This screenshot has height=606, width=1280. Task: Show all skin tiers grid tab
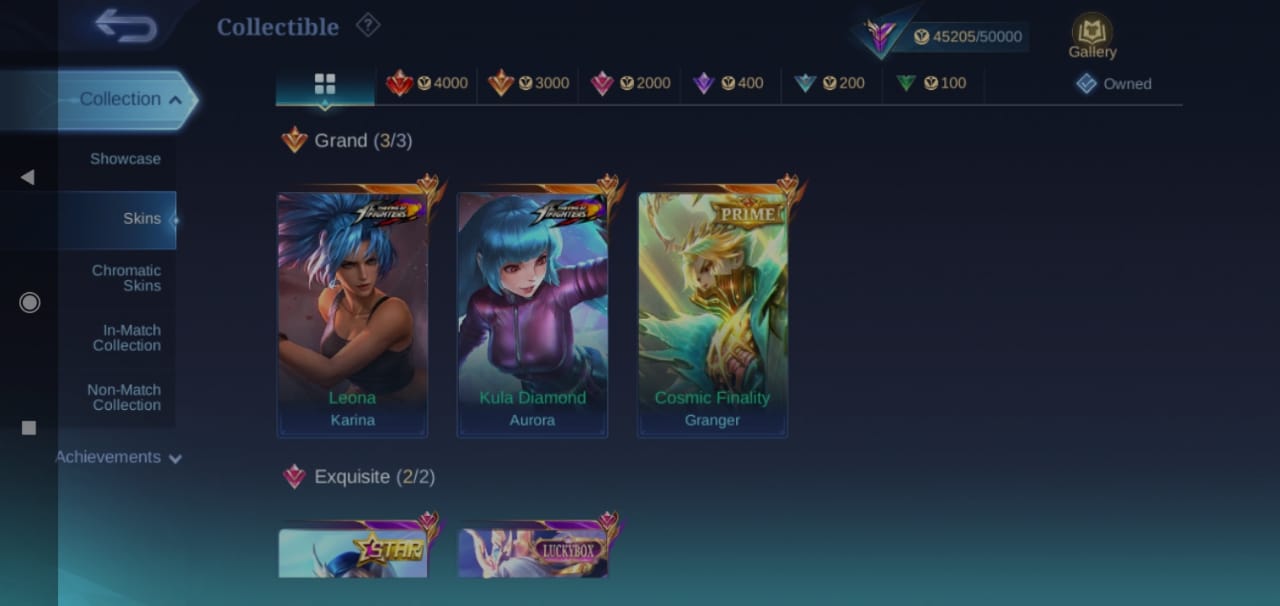(x=325, y=84)
